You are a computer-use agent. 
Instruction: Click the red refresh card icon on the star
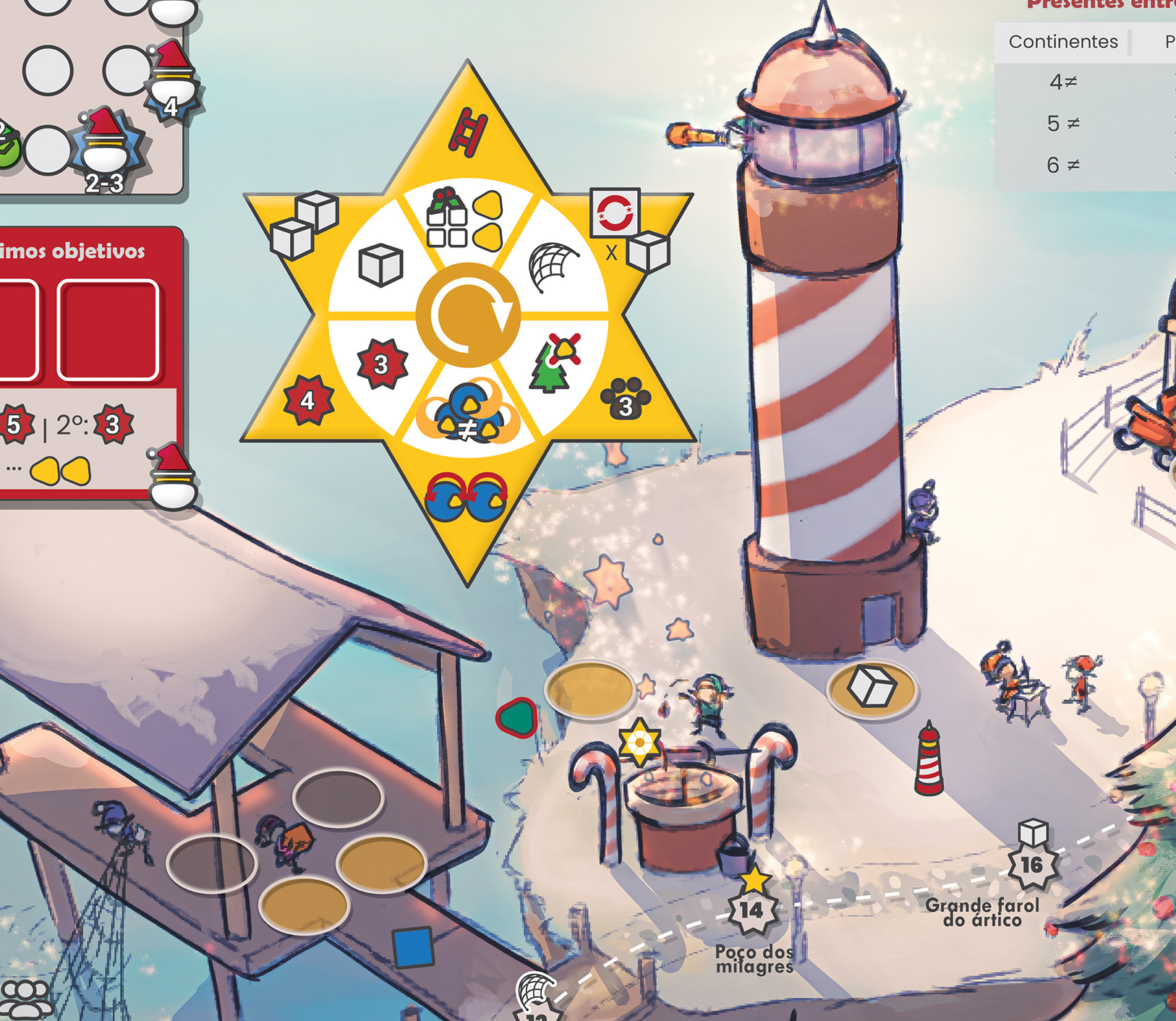(615, 213)
